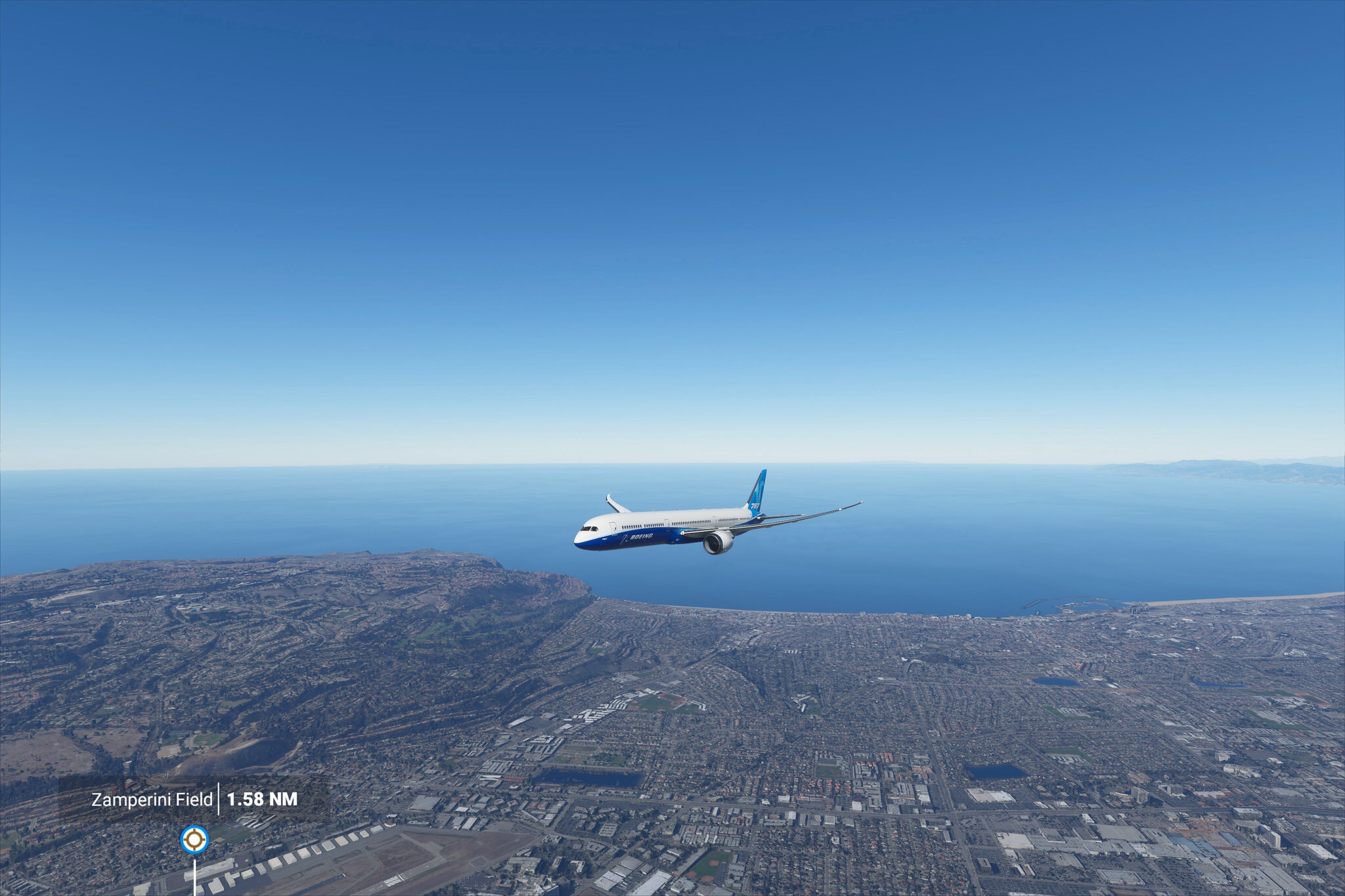This screenshot has height=896, width=1345.
Task: Select the Zamperini Field label banner
Action: pyautogui.click(x=194, y=800)
